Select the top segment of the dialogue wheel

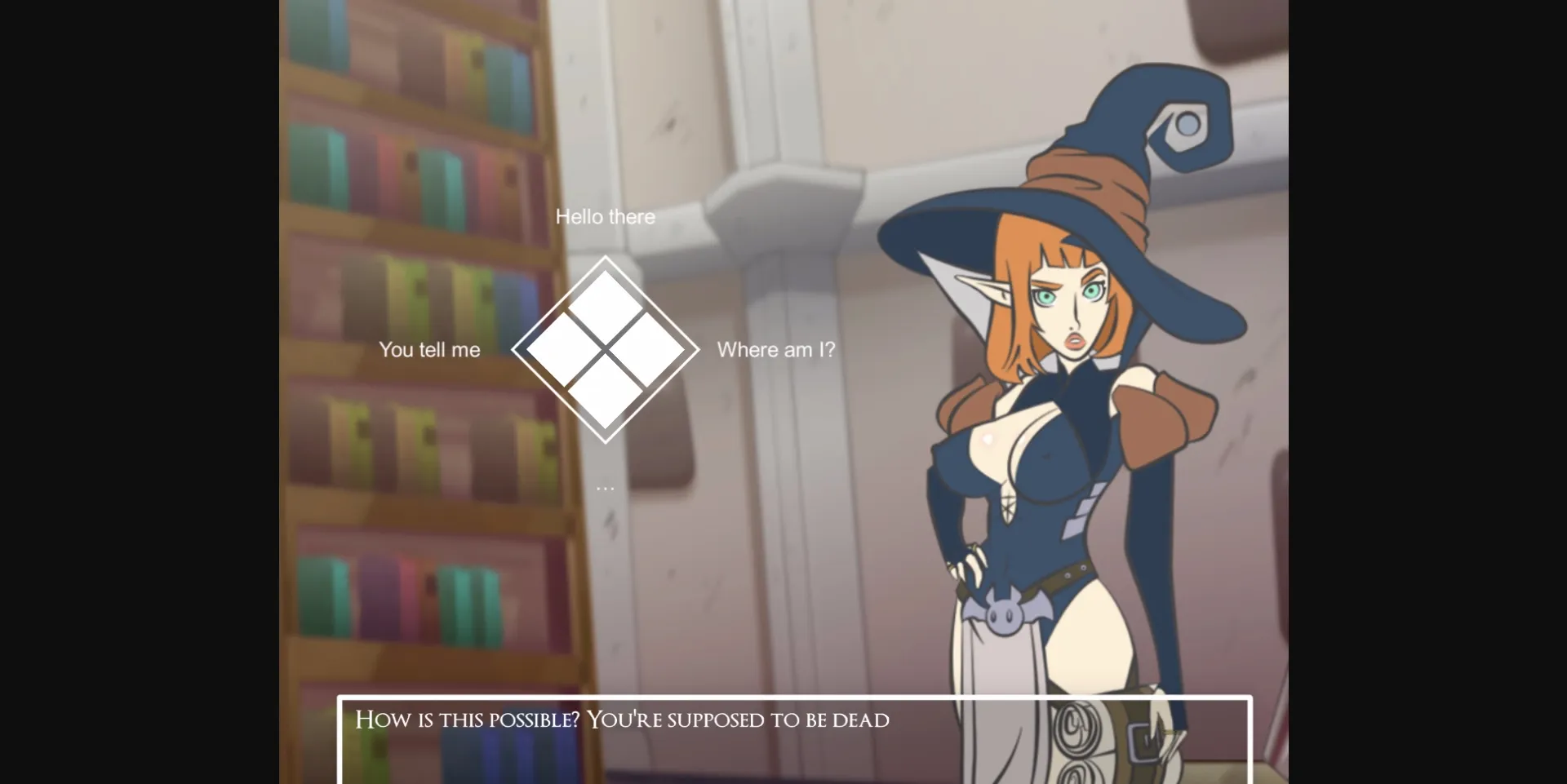click(605, 298)
